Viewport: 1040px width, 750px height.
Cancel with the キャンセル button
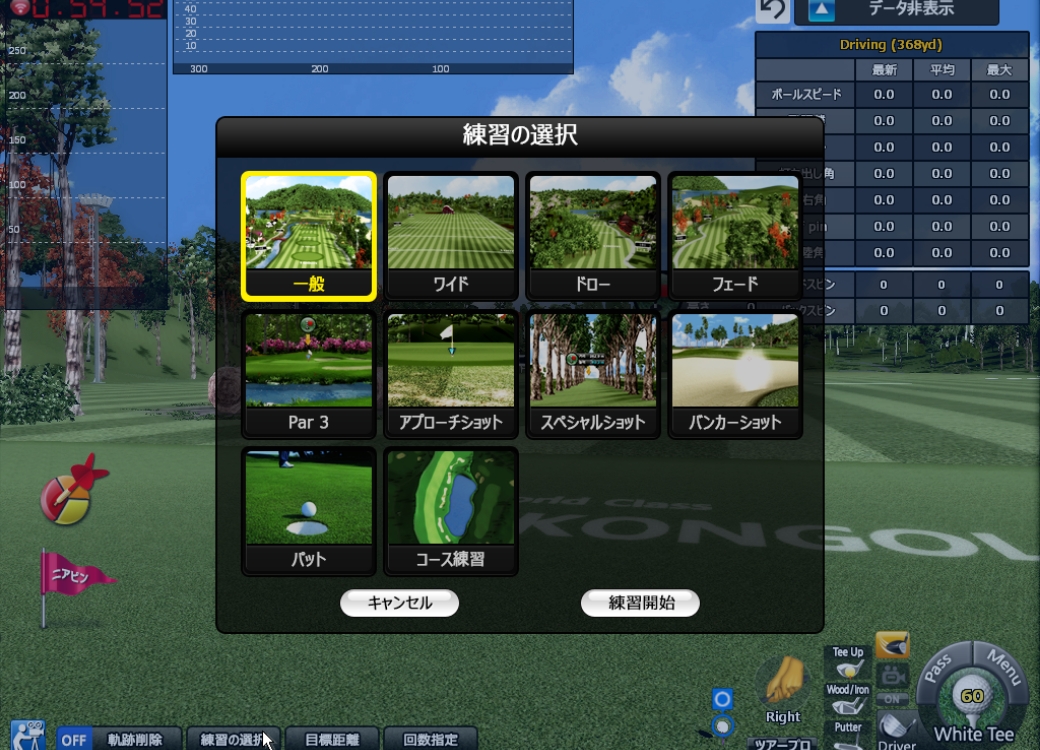[x=399, y=603]
